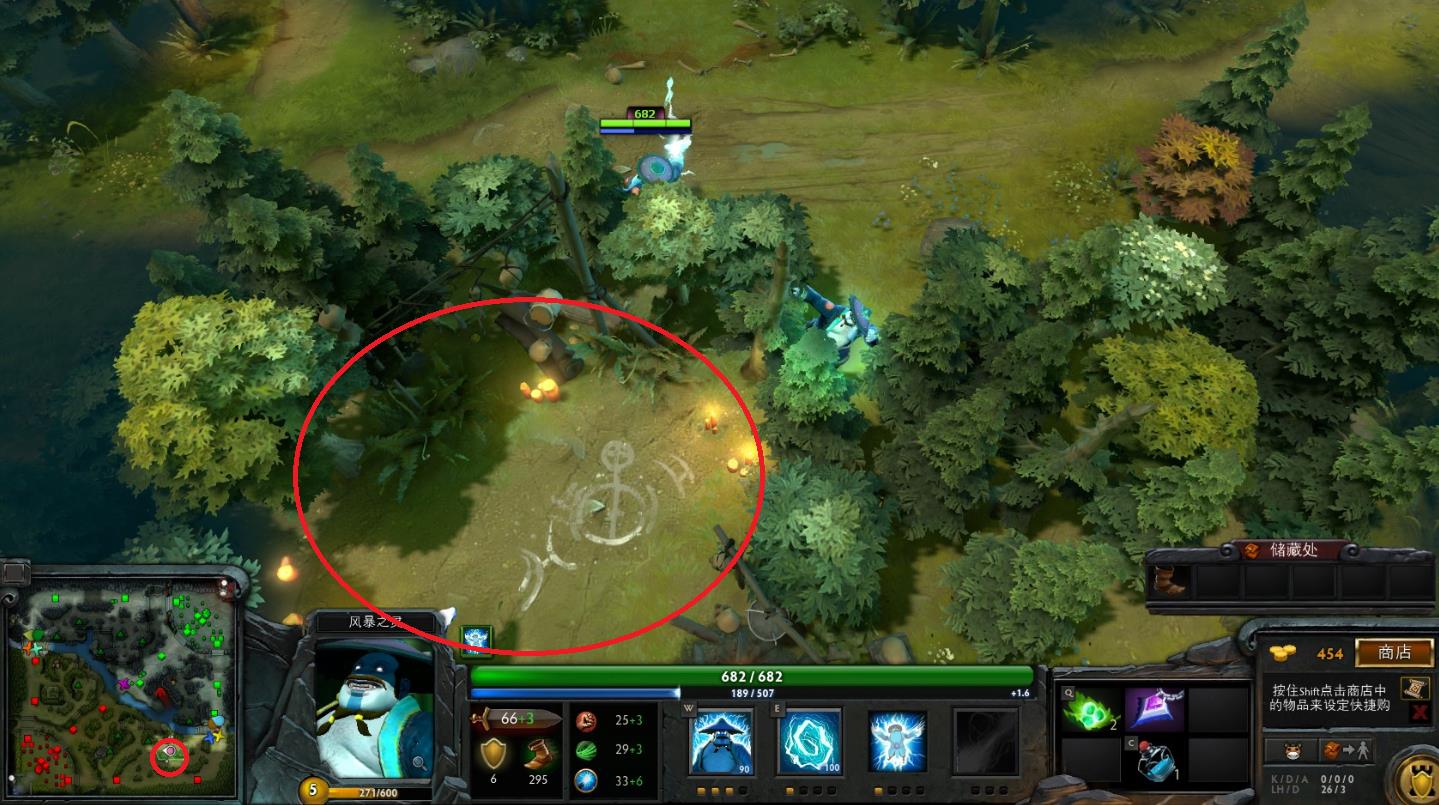Image resolution: width=1439 pixels, height=805 pixels.
Task: Click the blue mana bar
Action: coord(572,691)
